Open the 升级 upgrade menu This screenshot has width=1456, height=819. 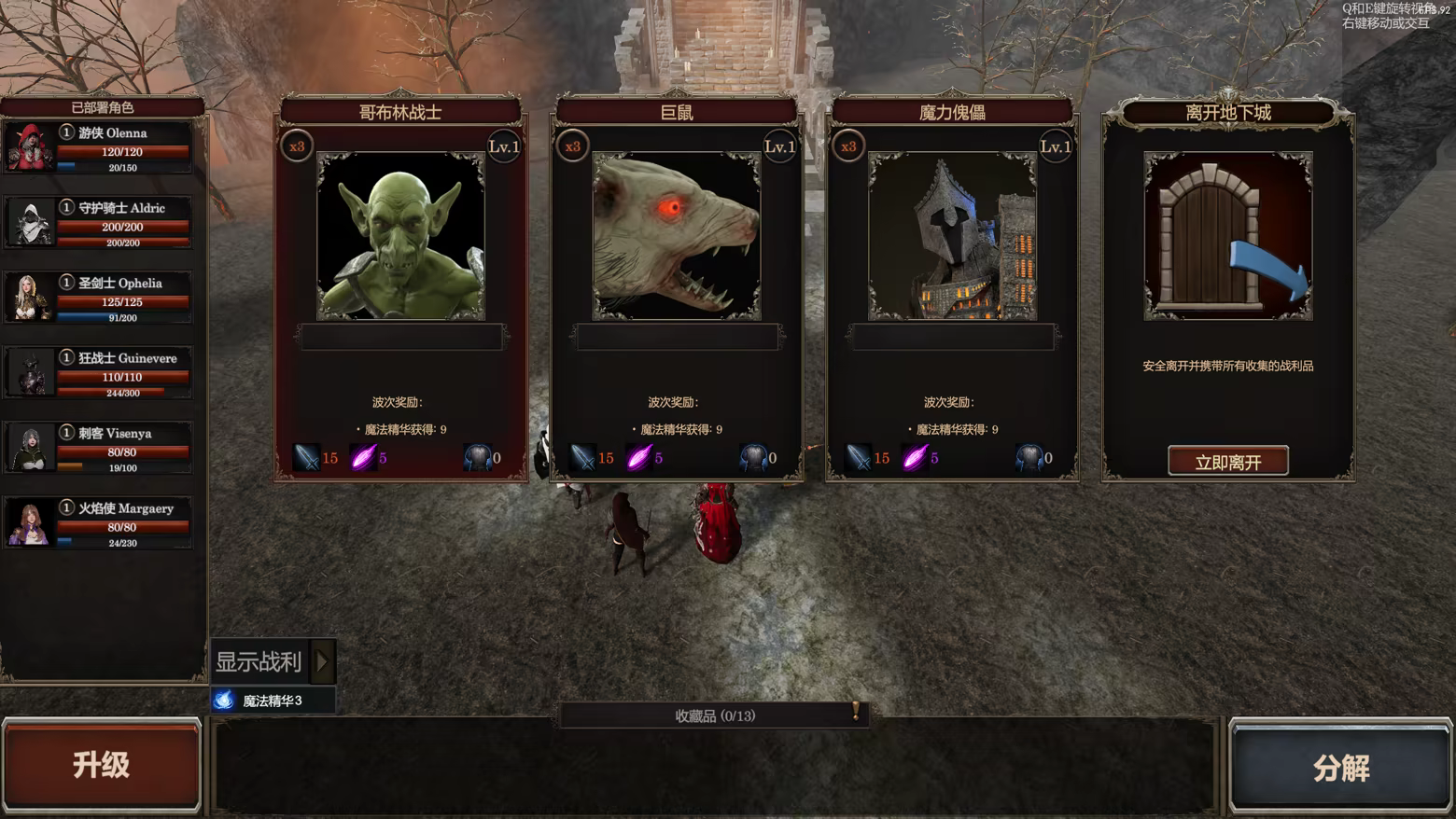(102, 765)
